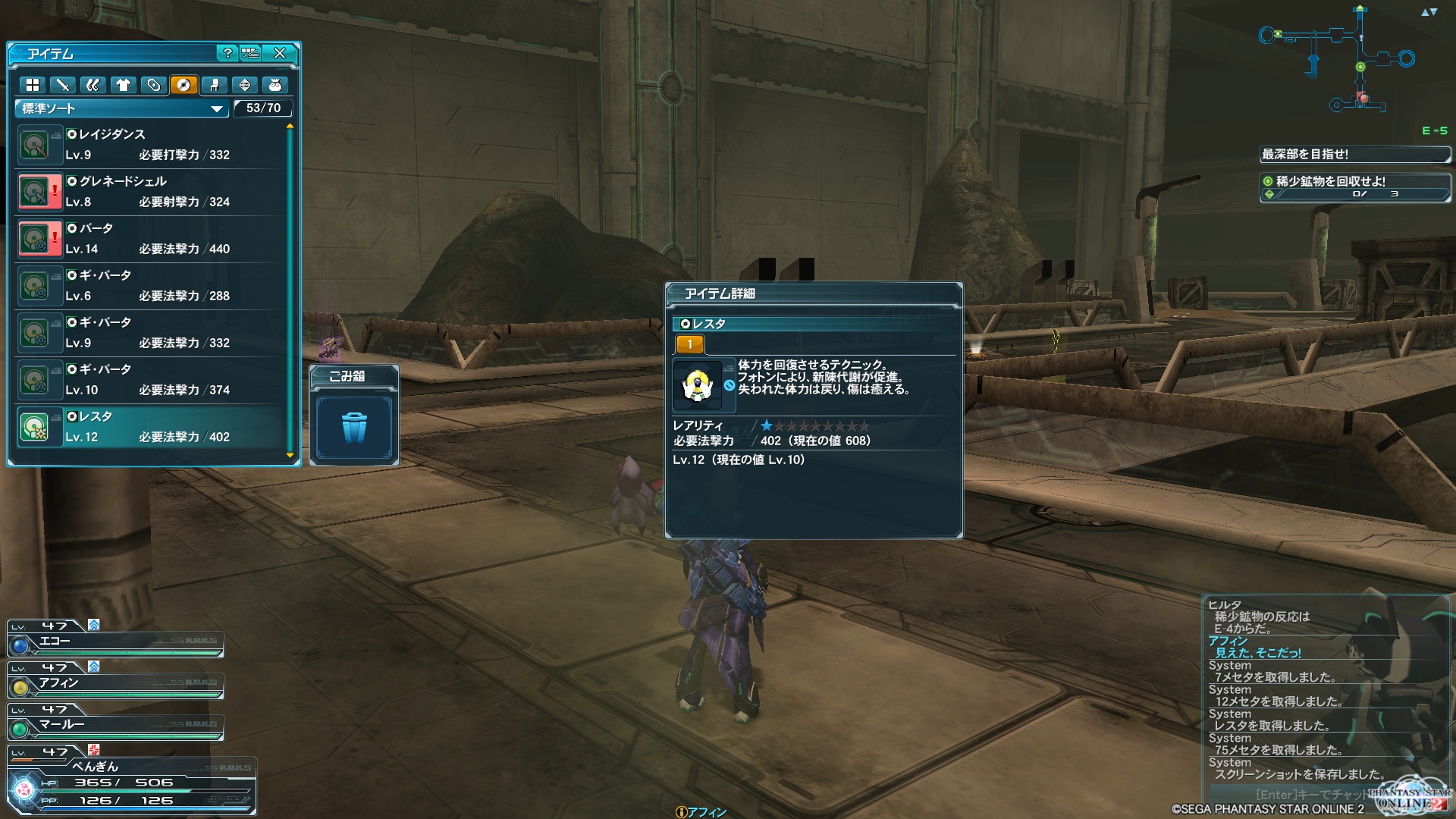This screenshot has height=819, width=1456.
Task: Select the バータ Lv.14 disc
Action: [x=152, y=239]
